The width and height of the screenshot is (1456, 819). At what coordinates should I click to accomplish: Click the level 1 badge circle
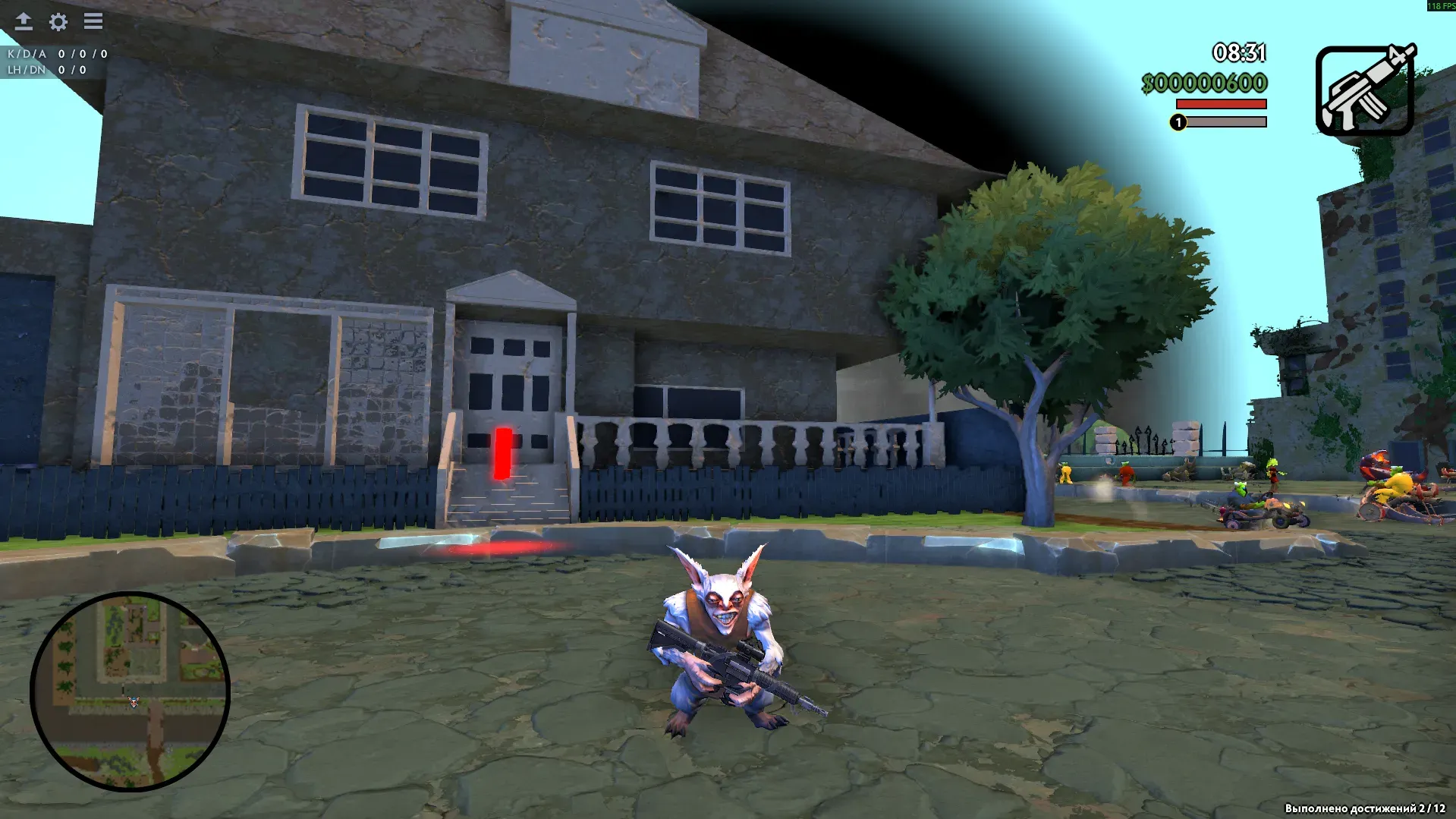[1179, 122]
